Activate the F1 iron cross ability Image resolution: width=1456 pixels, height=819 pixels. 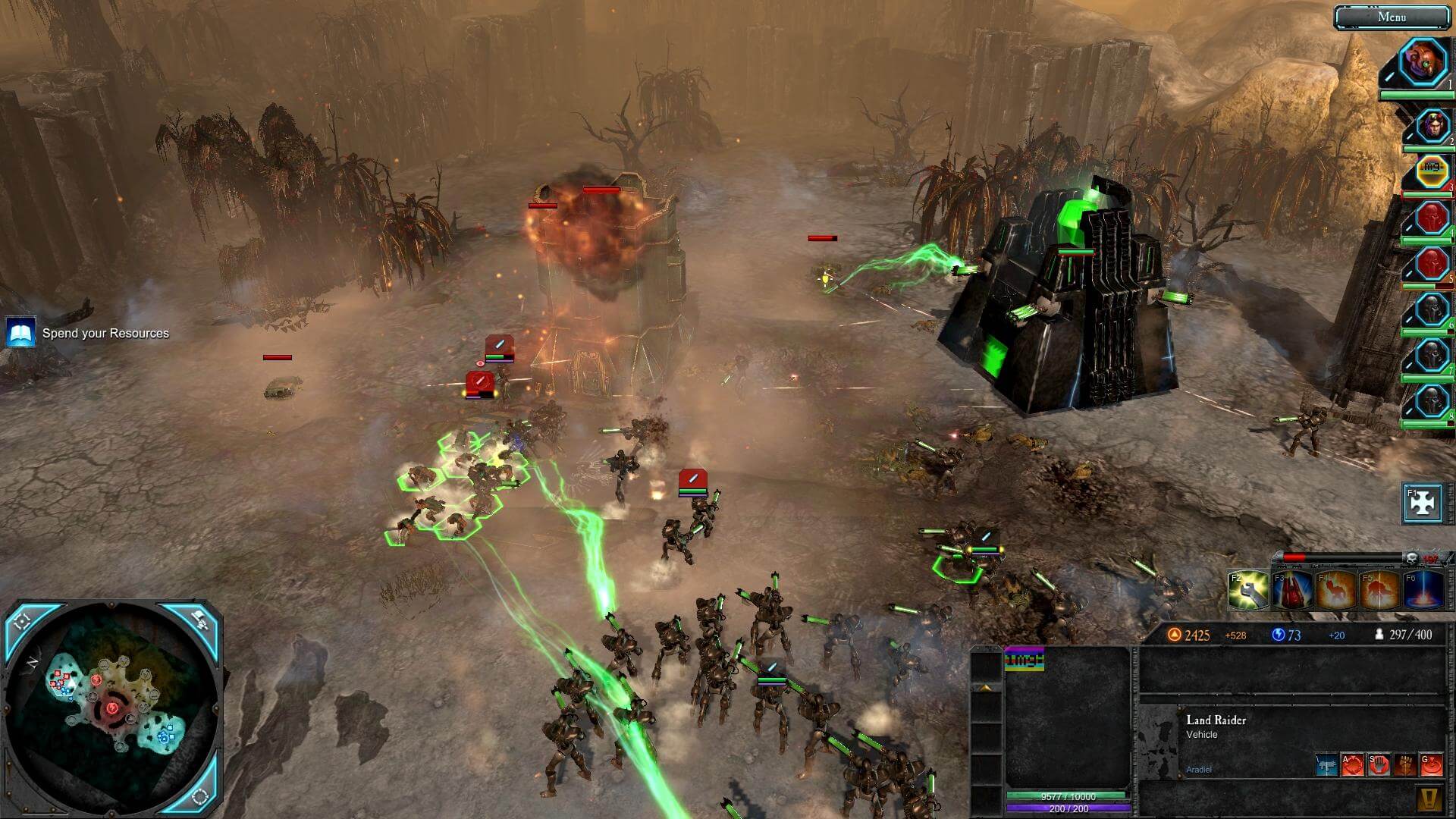pos(1421,504)
